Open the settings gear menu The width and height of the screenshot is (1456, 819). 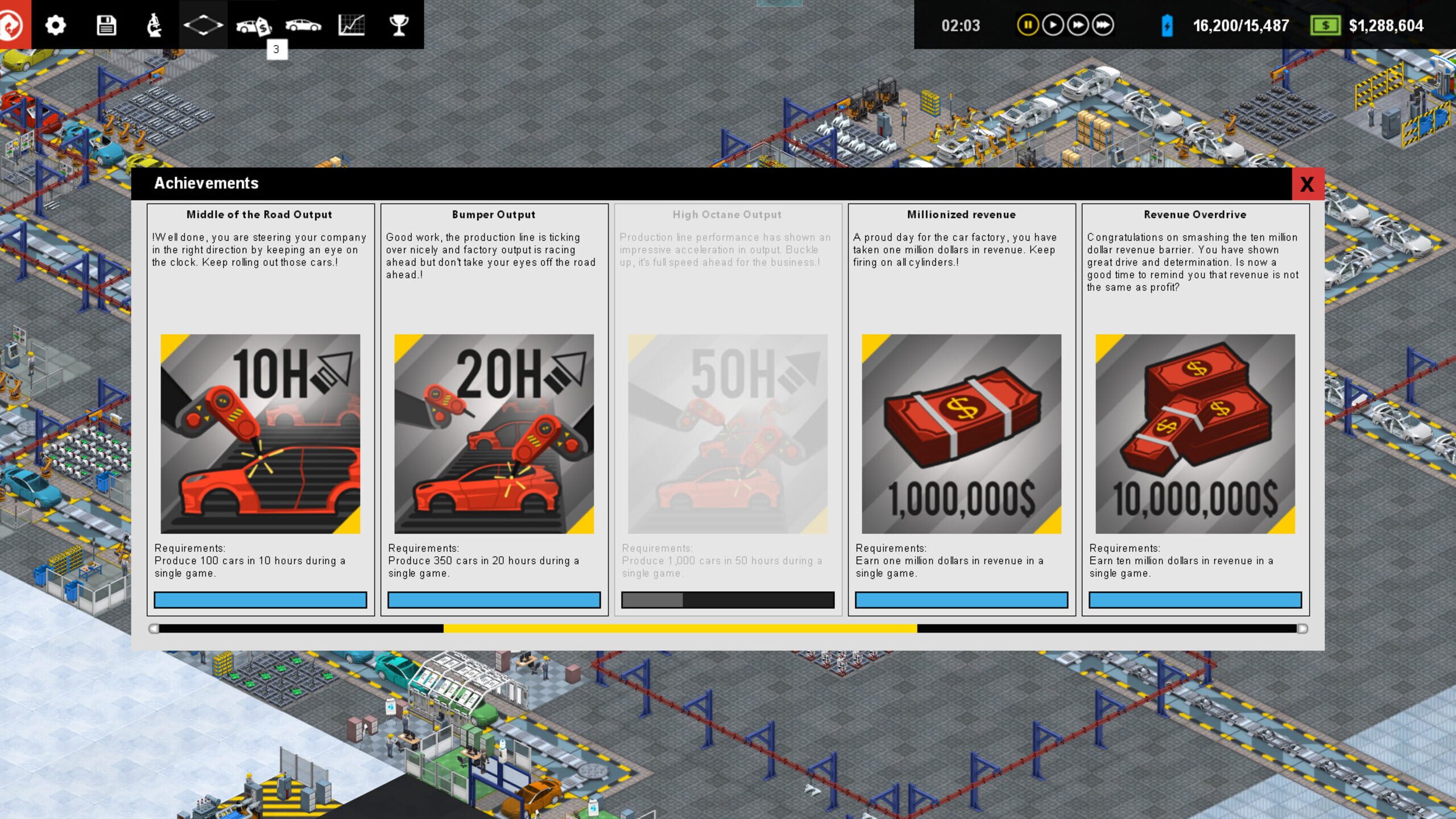[55, 25]
